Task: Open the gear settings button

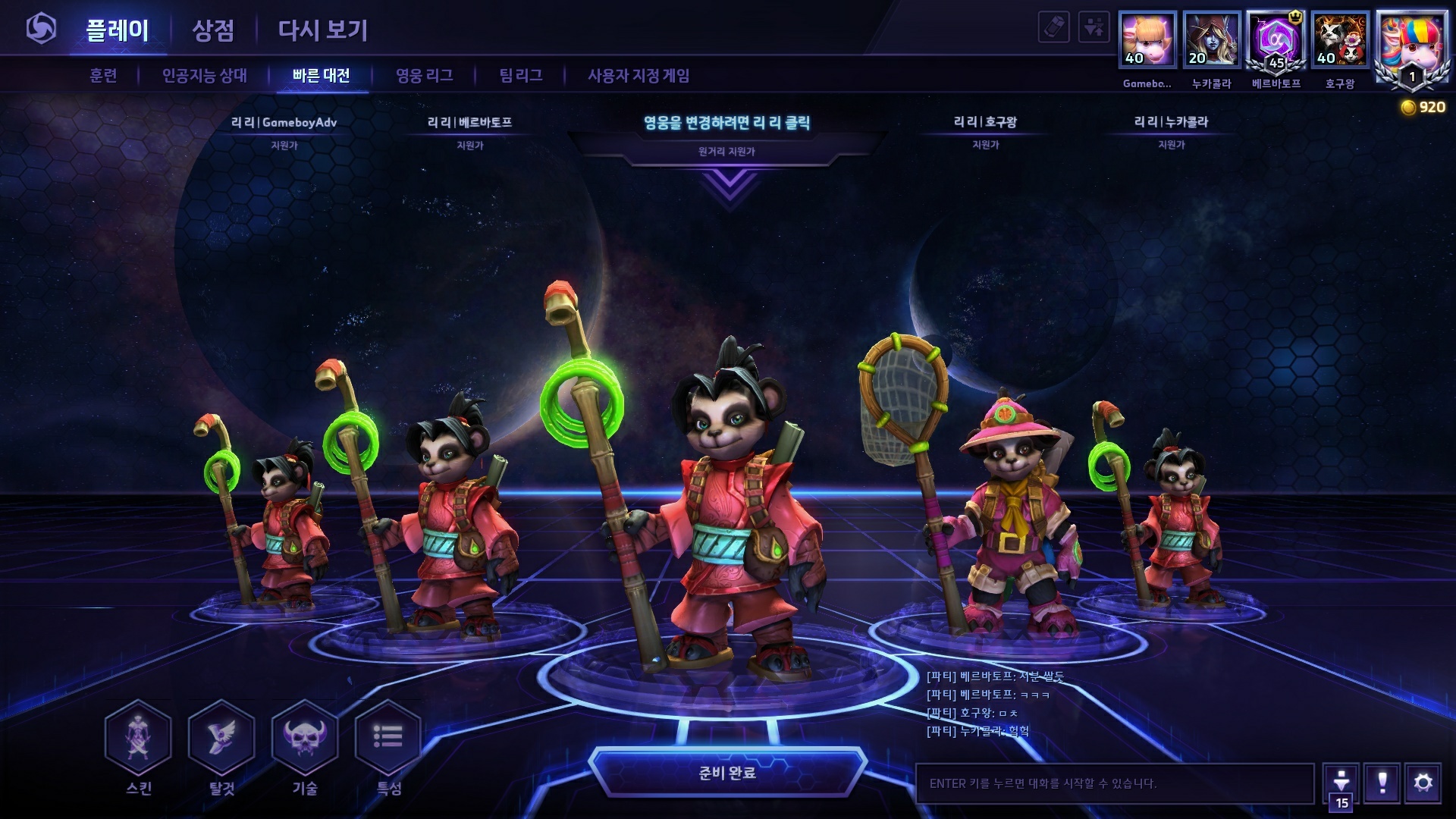Action: 1423,783
